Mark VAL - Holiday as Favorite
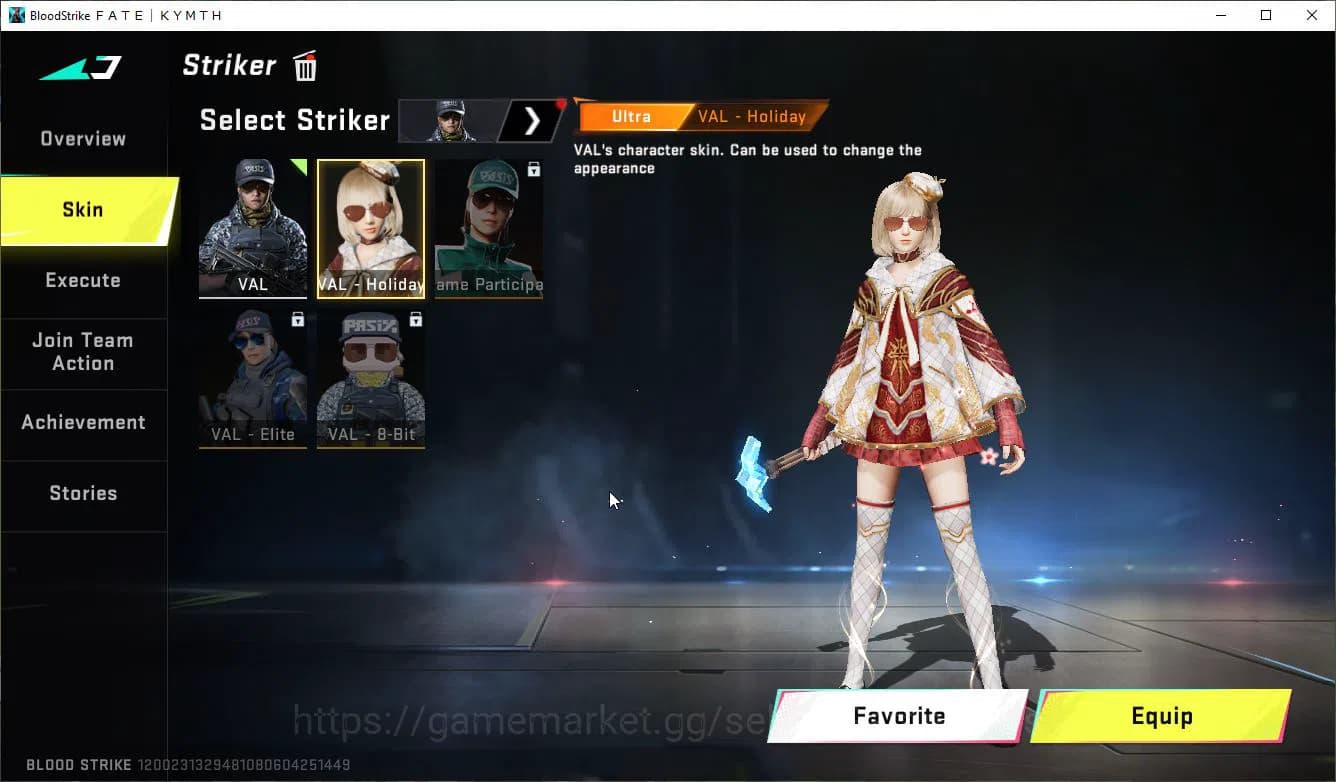 coord(897,716)
